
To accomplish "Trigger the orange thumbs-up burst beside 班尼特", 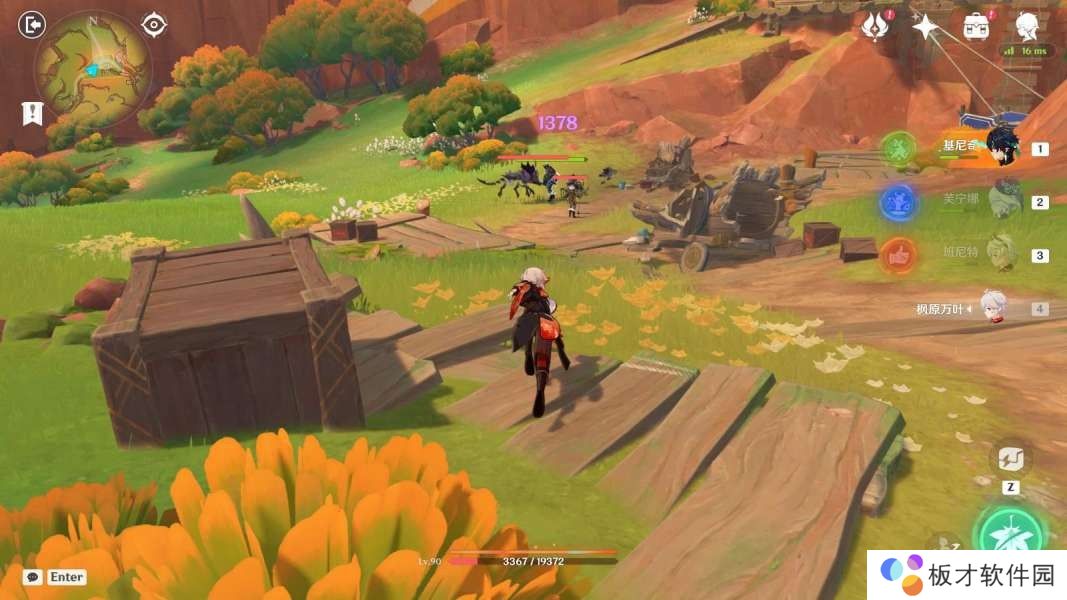I will tap(899, 256).
